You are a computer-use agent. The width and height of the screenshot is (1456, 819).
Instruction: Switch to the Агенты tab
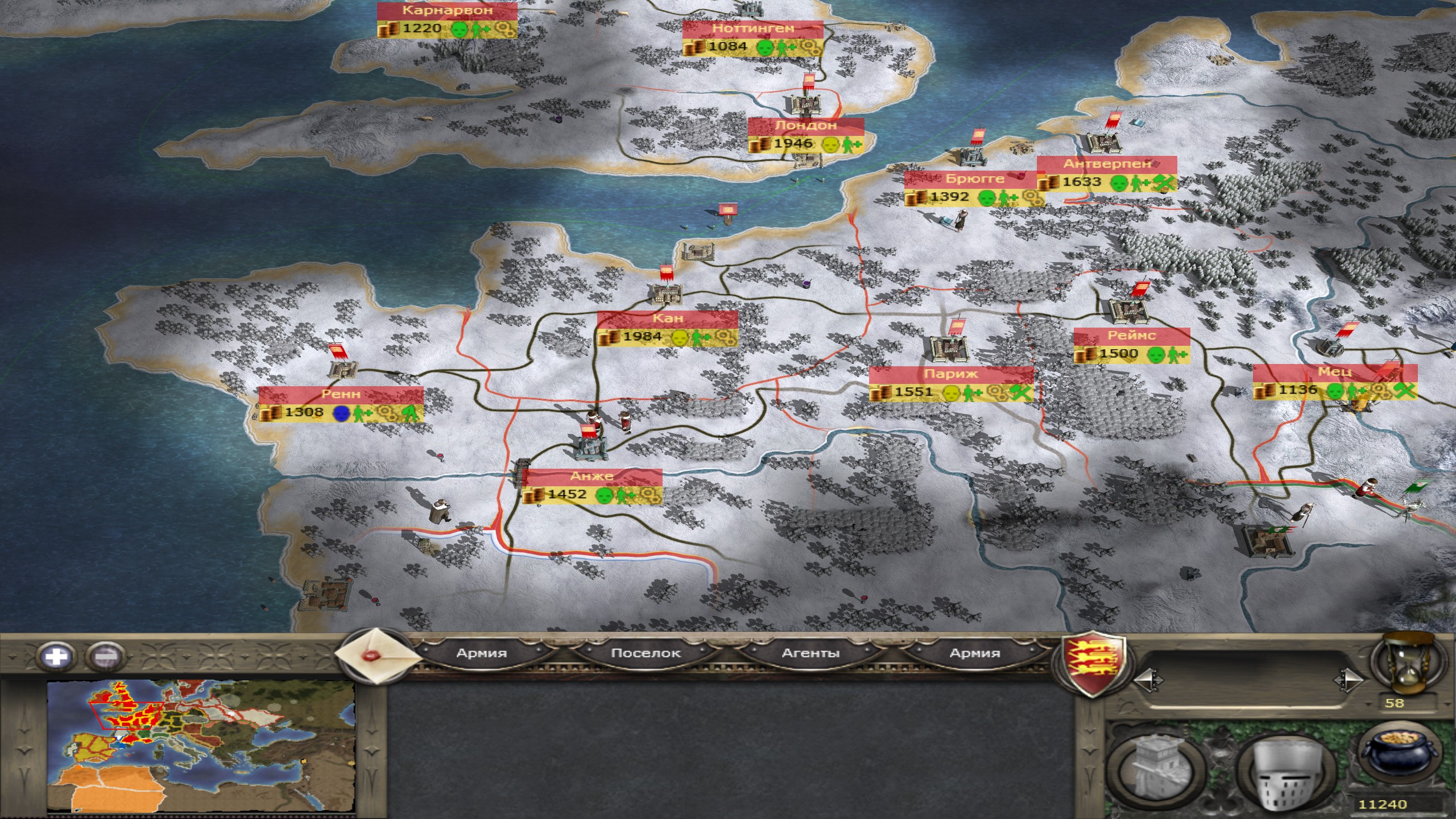pos(810,653)
